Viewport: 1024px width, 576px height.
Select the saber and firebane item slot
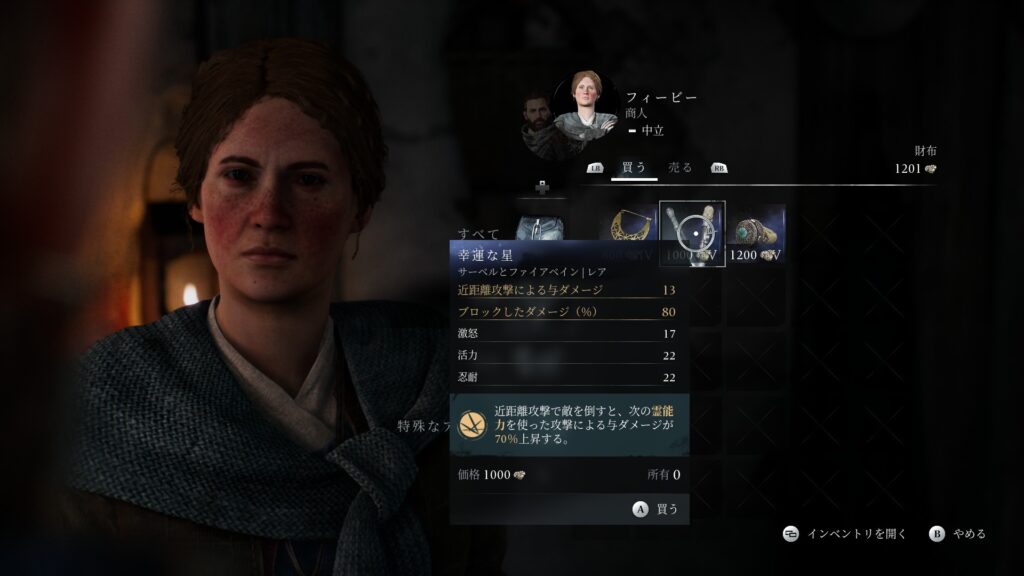pyautogui.click(x=693, y=233)
